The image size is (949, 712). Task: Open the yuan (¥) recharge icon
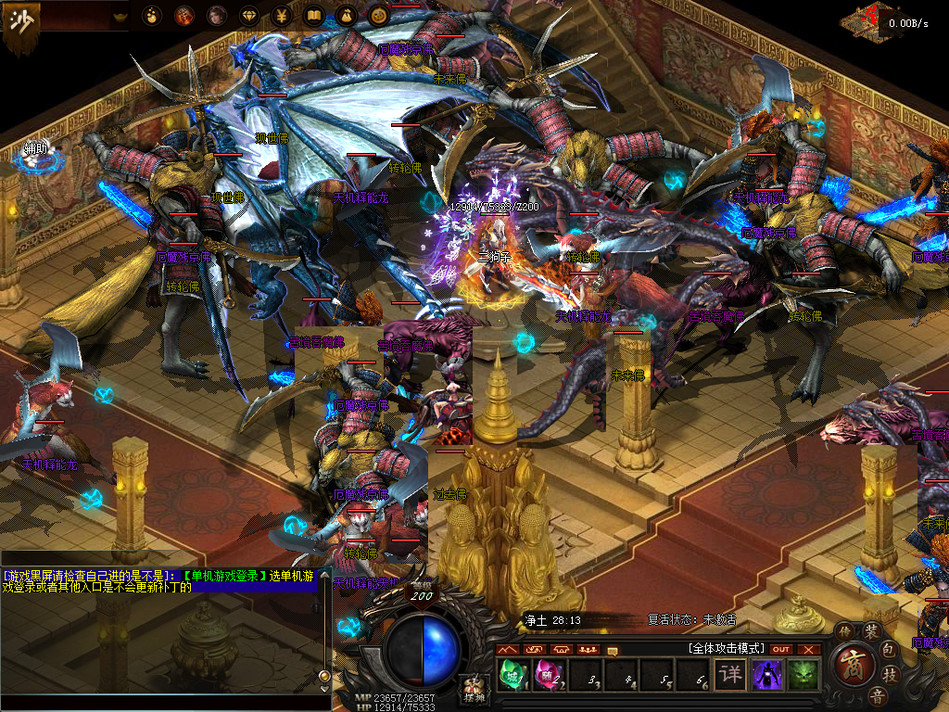pyautogui.click(x=282, y=15)
